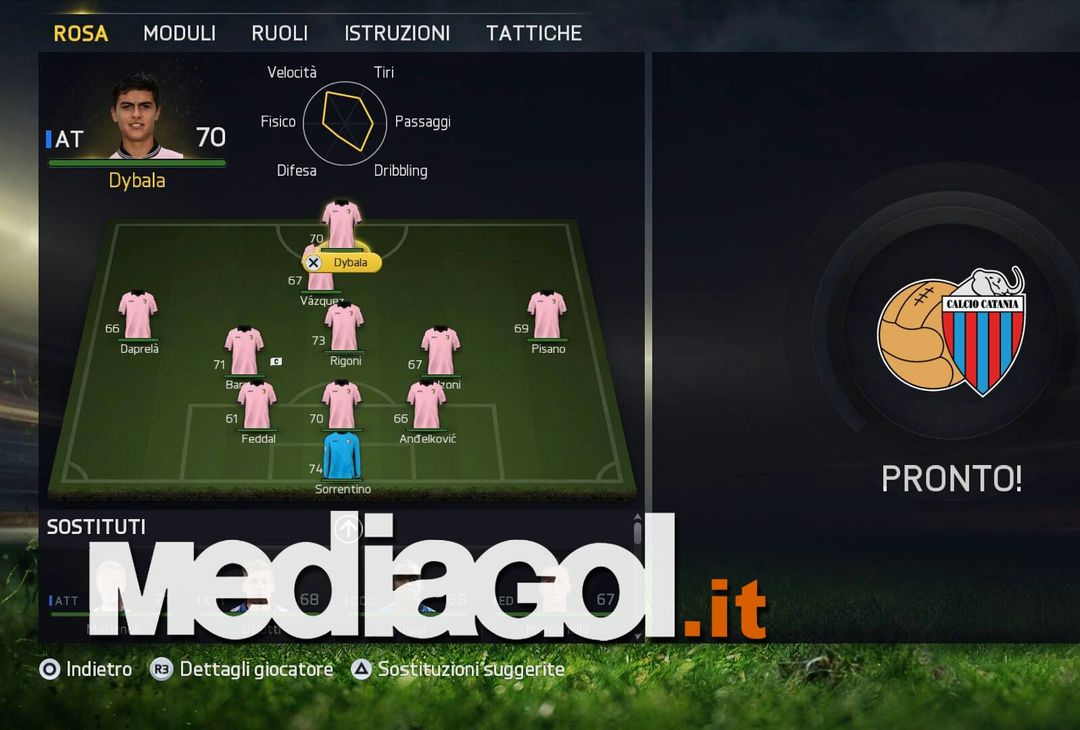This screenshot has width=1080, height=730.
Task: Click the Calcio Catania team crest
Action: click(951, 331)
